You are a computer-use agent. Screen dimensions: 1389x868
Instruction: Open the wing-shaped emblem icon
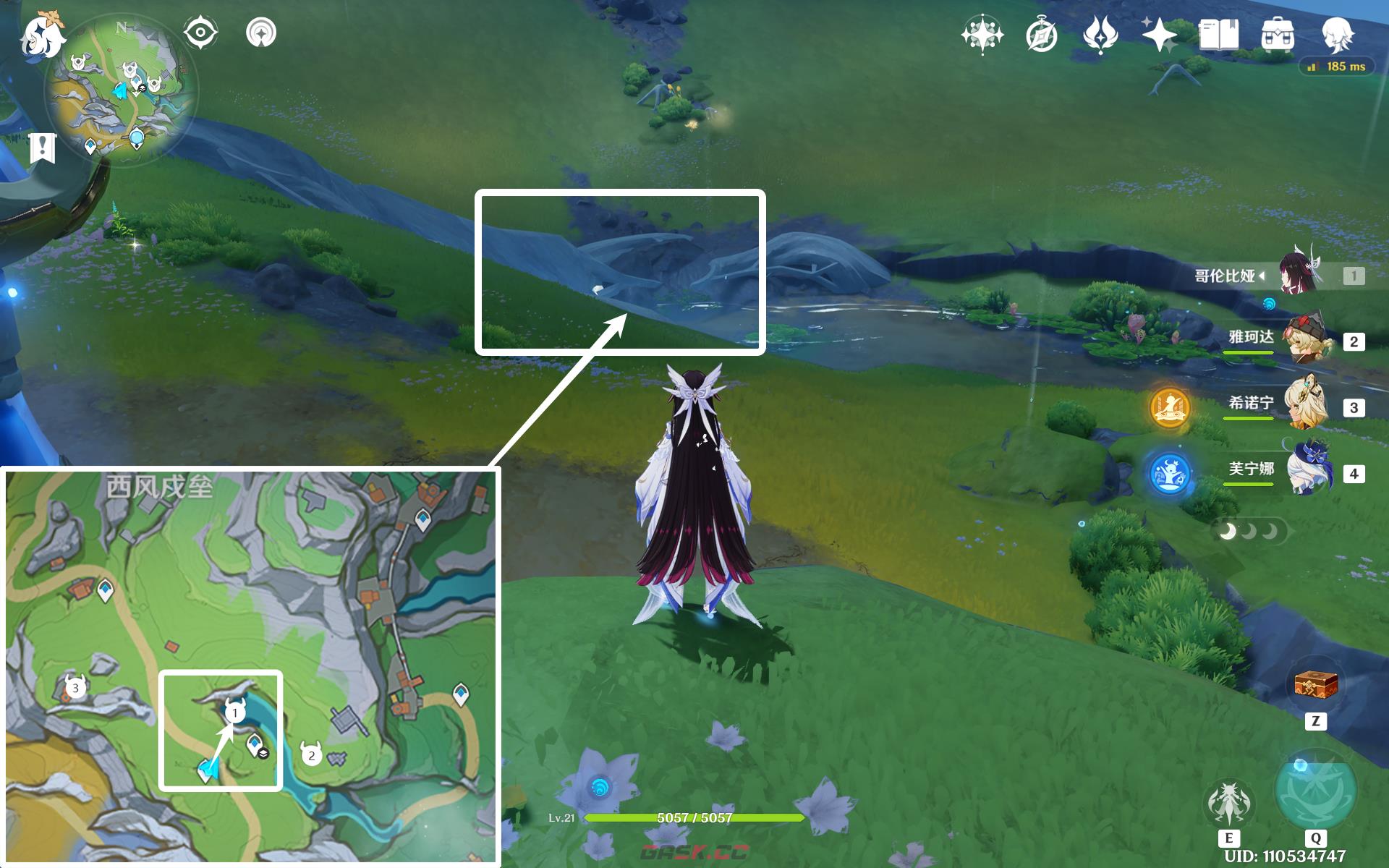[x=1100, y=35]
